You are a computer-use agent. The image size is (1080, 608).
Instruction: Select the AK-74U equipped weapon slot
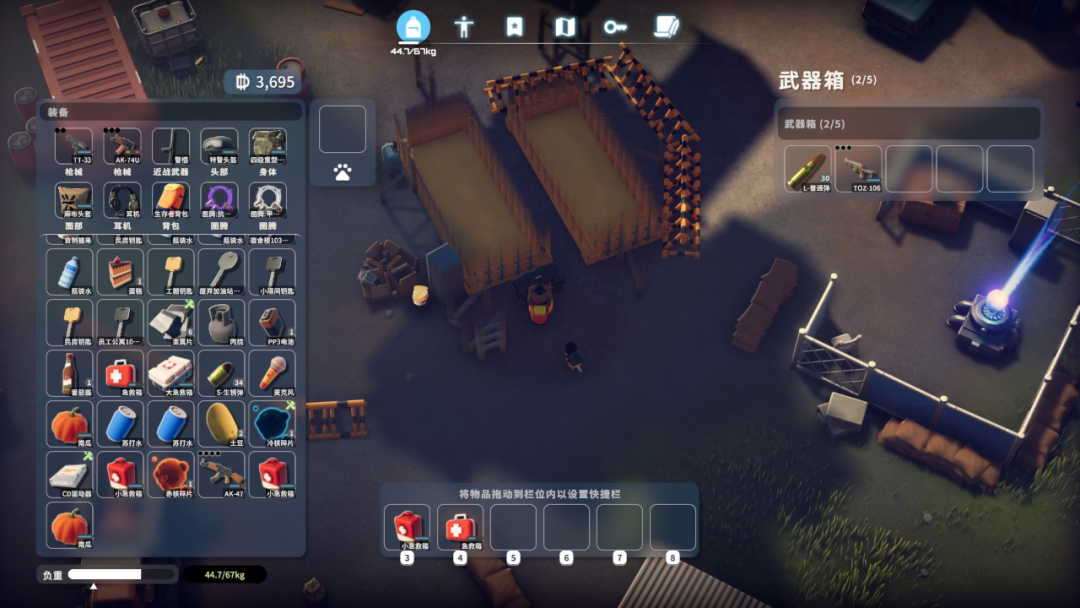click(x=122, y=146)
